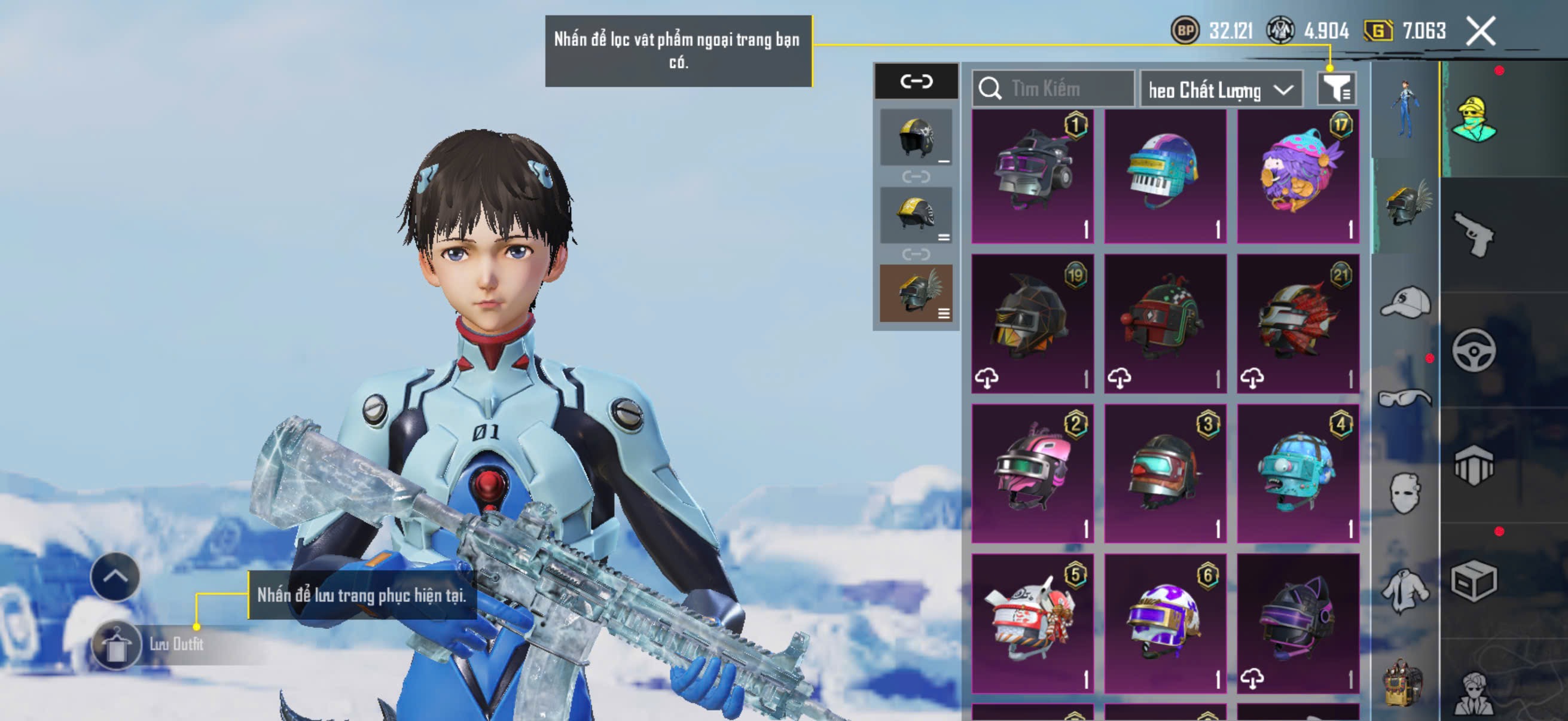The width and height of the screenshot is (1568, 721).
Task: Close the inventory screen with the X
Action: tap(1480, 30)
